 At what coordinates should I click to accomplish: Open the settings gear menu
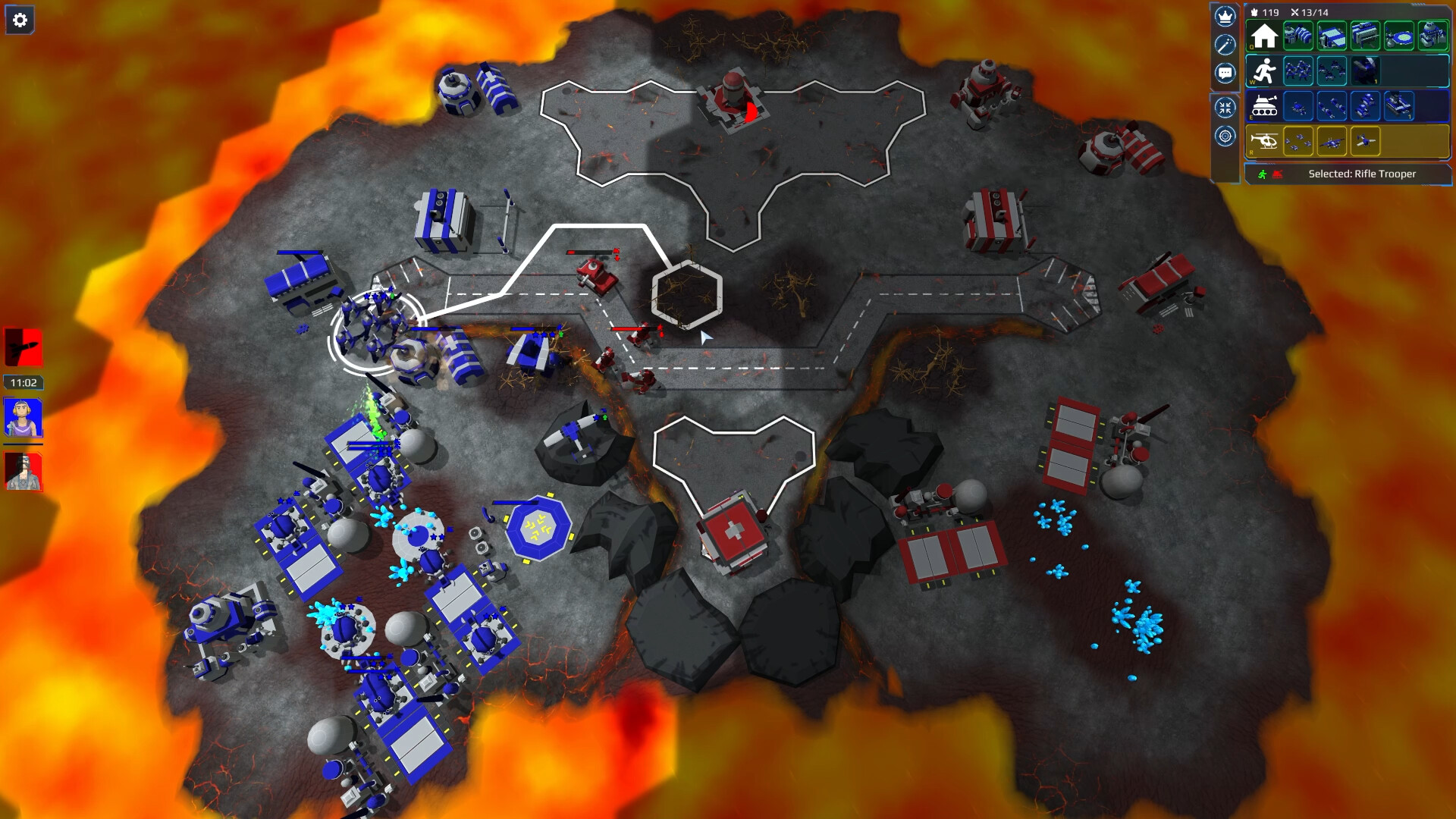(x=20, y=19)
